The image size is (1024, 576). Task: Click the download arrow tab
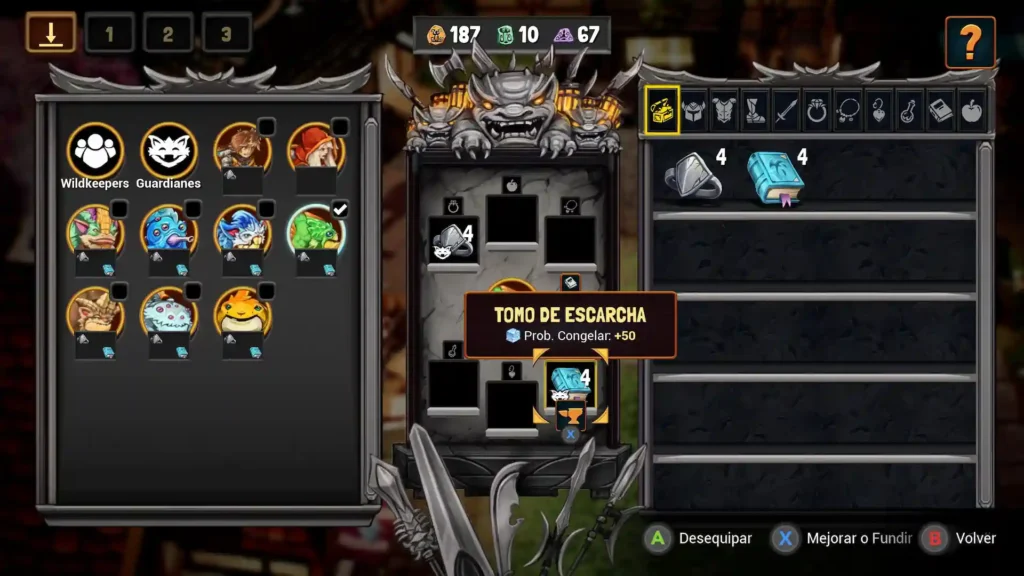[51, 33]
